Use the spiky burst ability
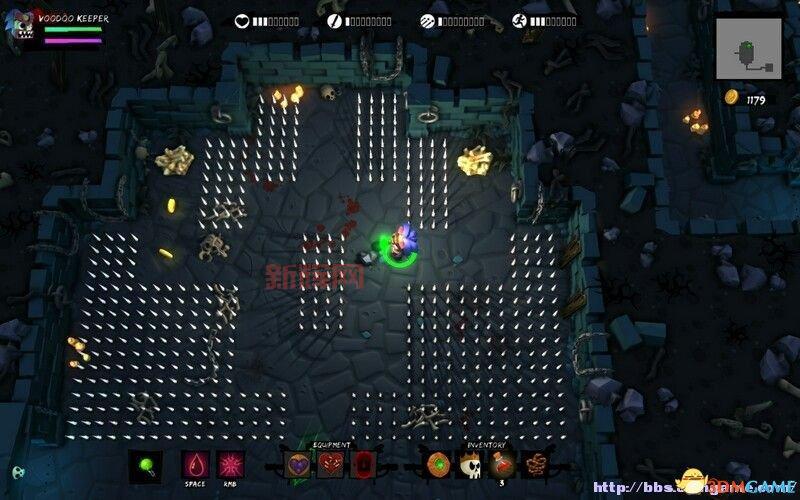 coord(231,465)
